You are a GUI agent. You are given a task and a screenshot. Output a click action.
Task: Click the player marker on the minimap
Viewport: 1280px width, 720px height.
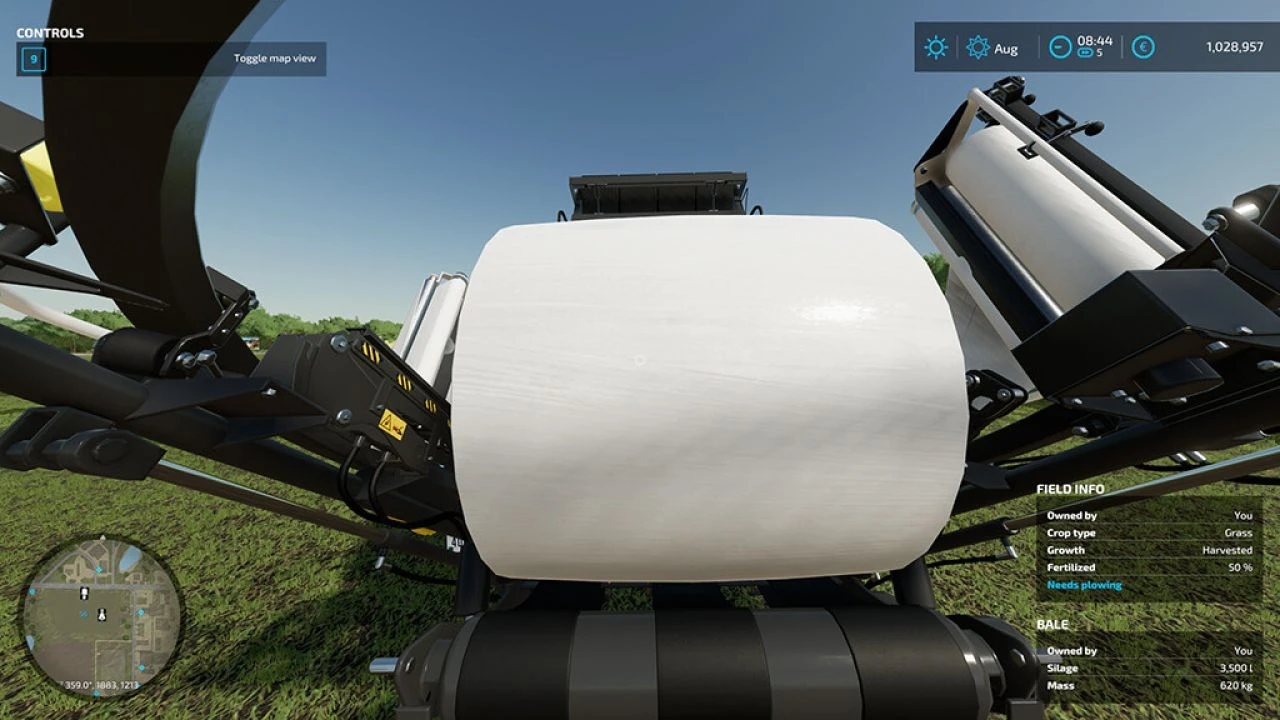[101, 614]
